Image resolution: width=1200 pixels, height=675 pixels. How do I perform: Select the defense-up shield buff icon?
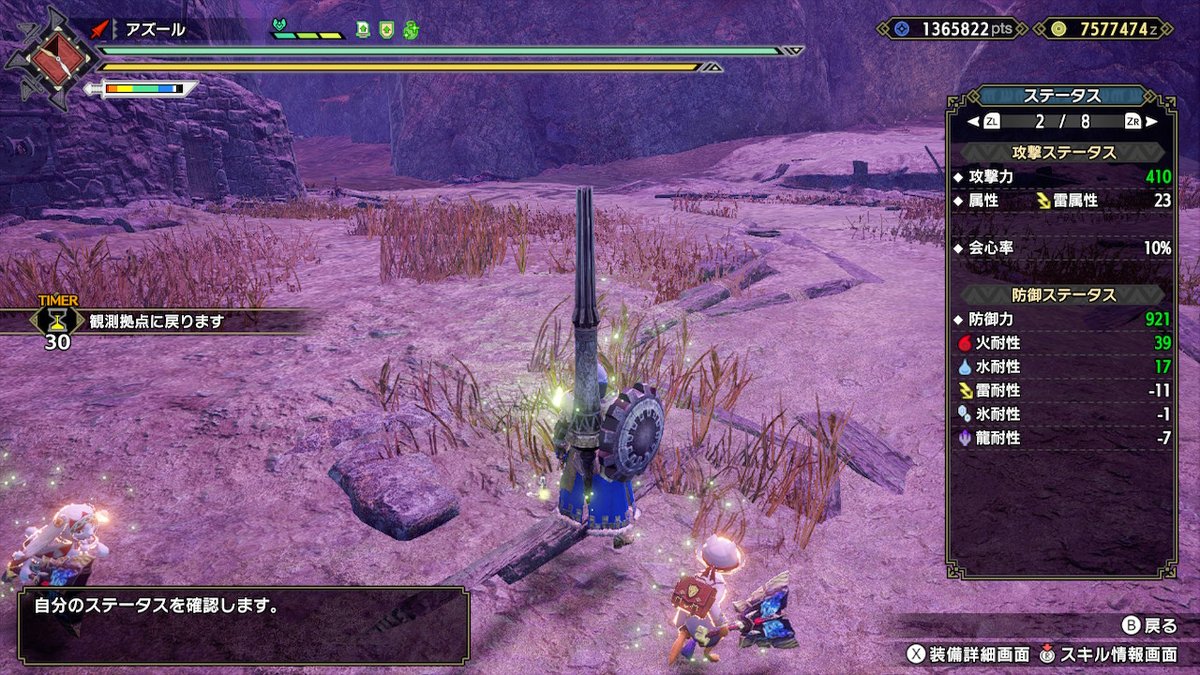[386, 30]
